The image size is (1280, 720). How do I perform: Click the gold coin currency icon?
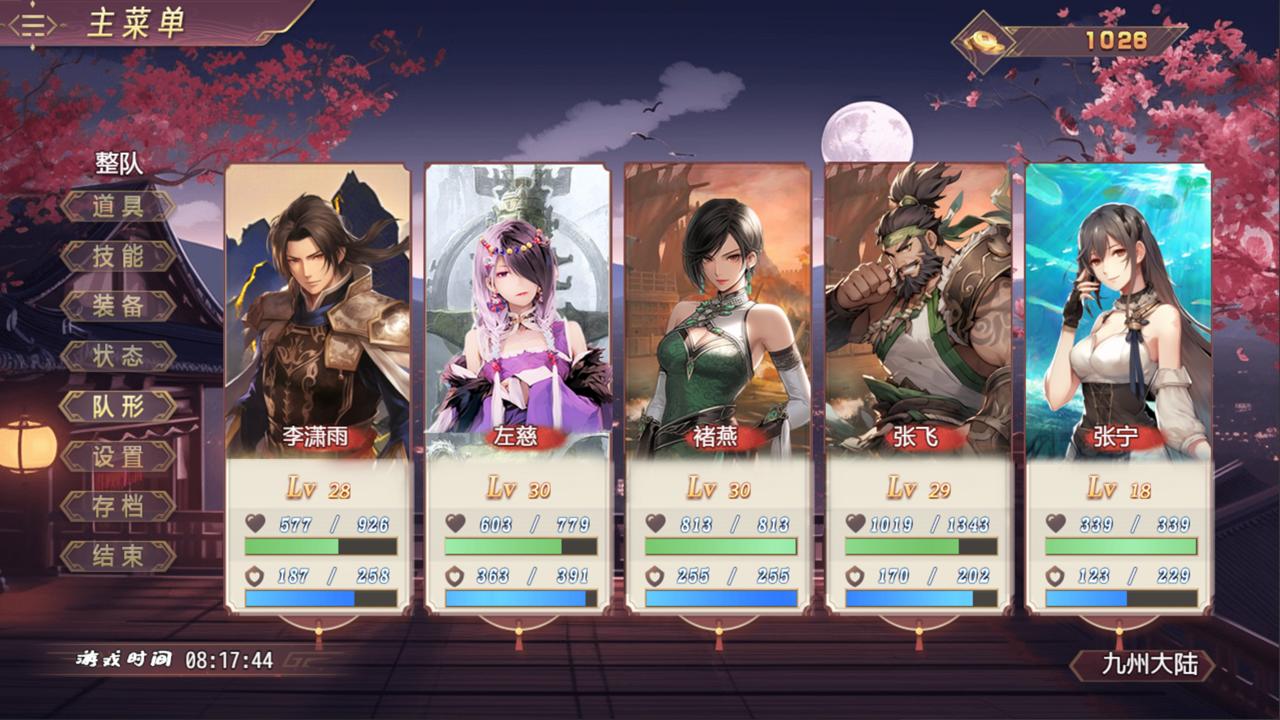click(x=985, y=40)
